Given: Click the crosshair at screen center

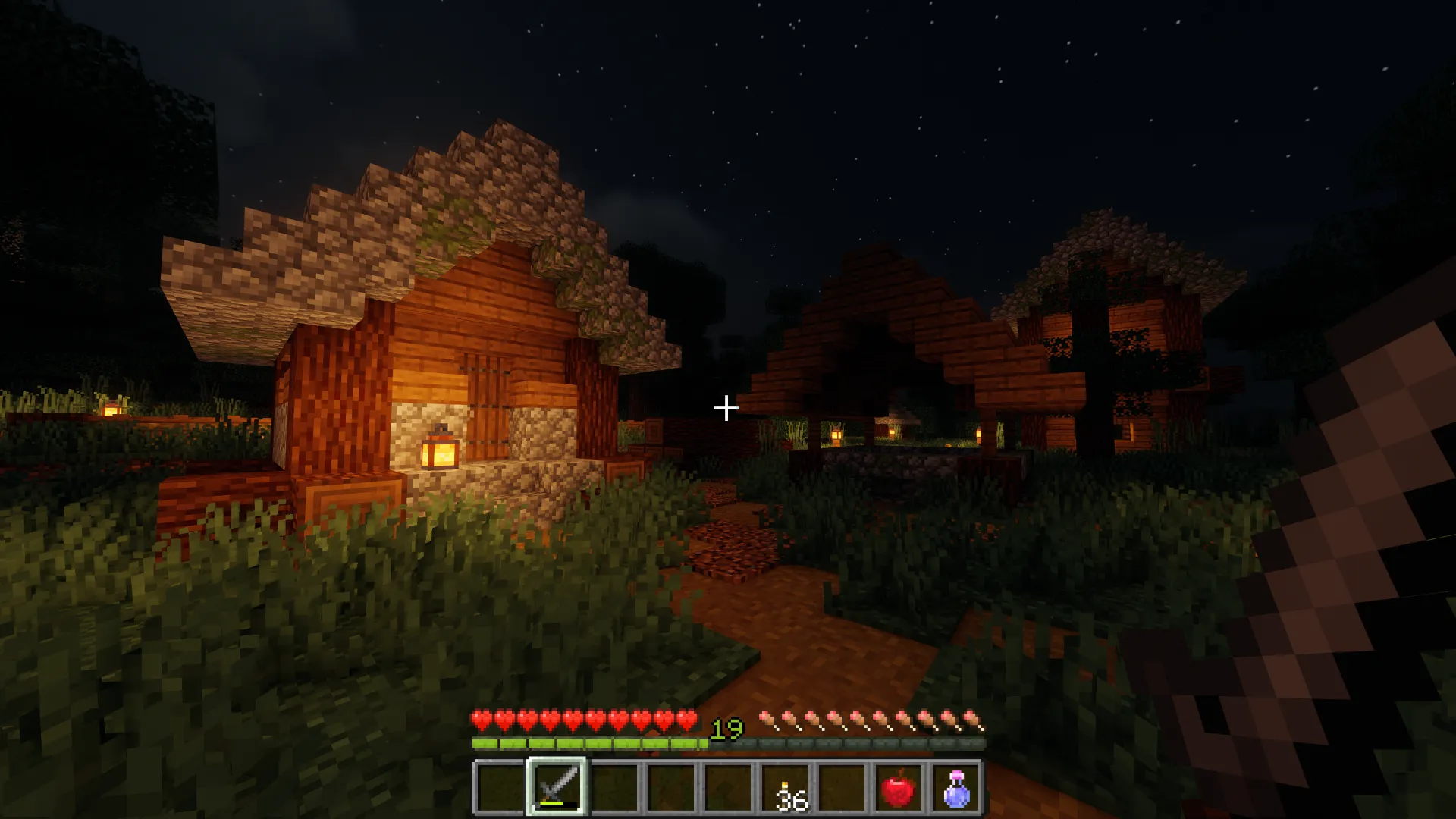Looking at the screenshot, I should tap(726, 409).
